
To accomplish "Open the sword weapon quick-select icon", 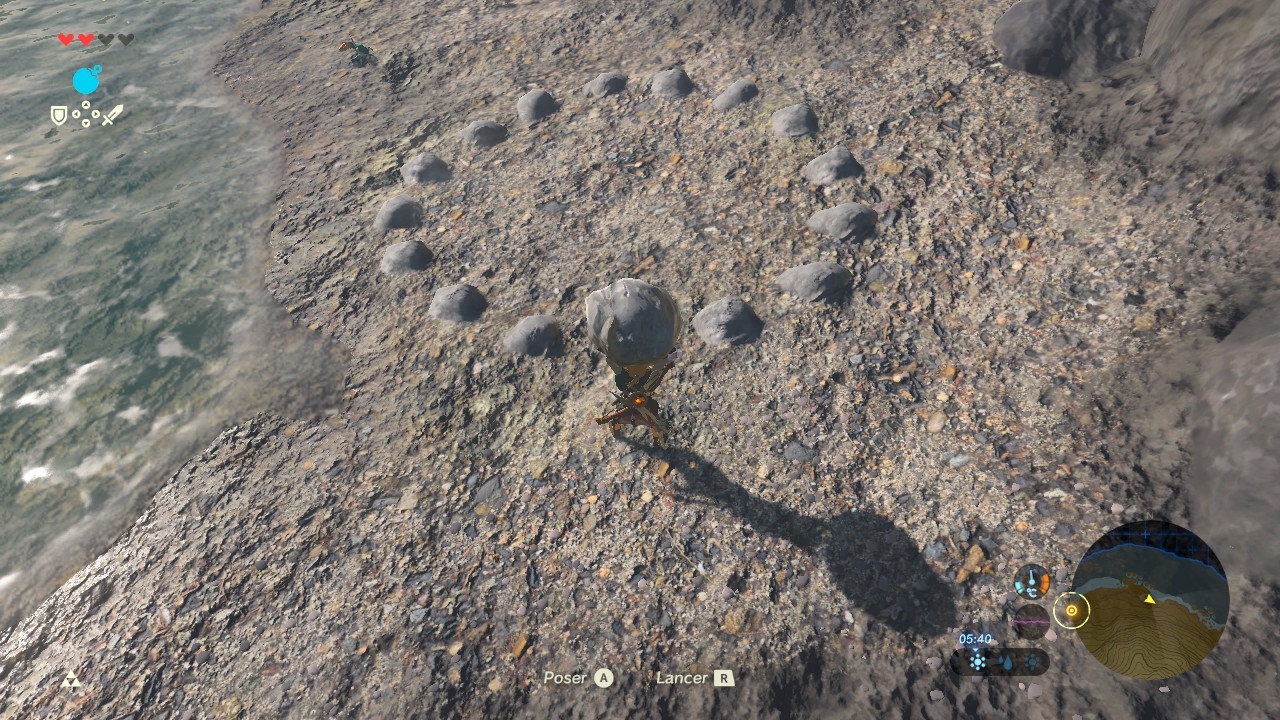I will pyautogui.click(x=112, y=115).
